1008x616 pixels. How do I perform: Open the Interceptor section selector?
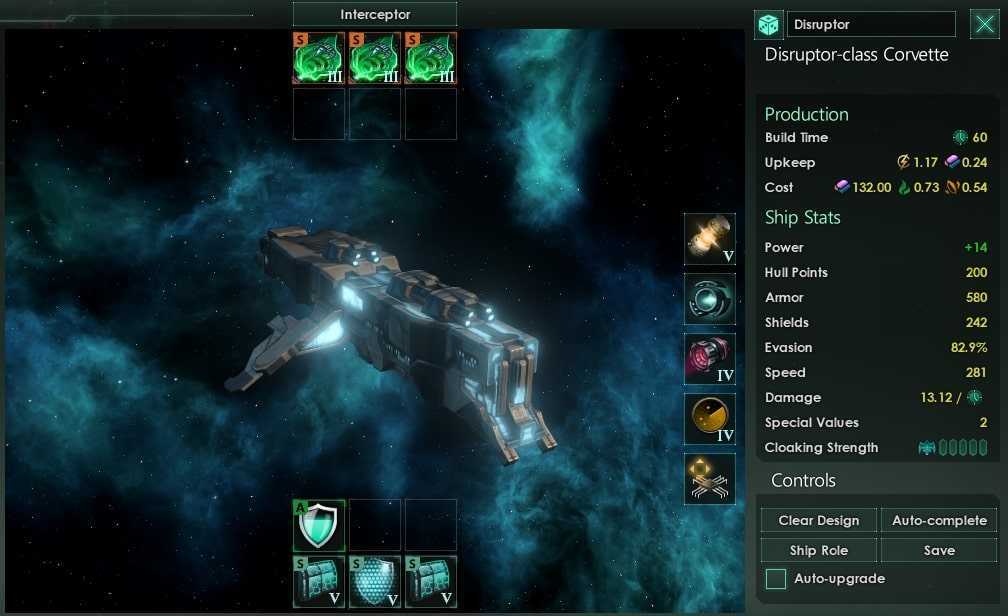375,14
